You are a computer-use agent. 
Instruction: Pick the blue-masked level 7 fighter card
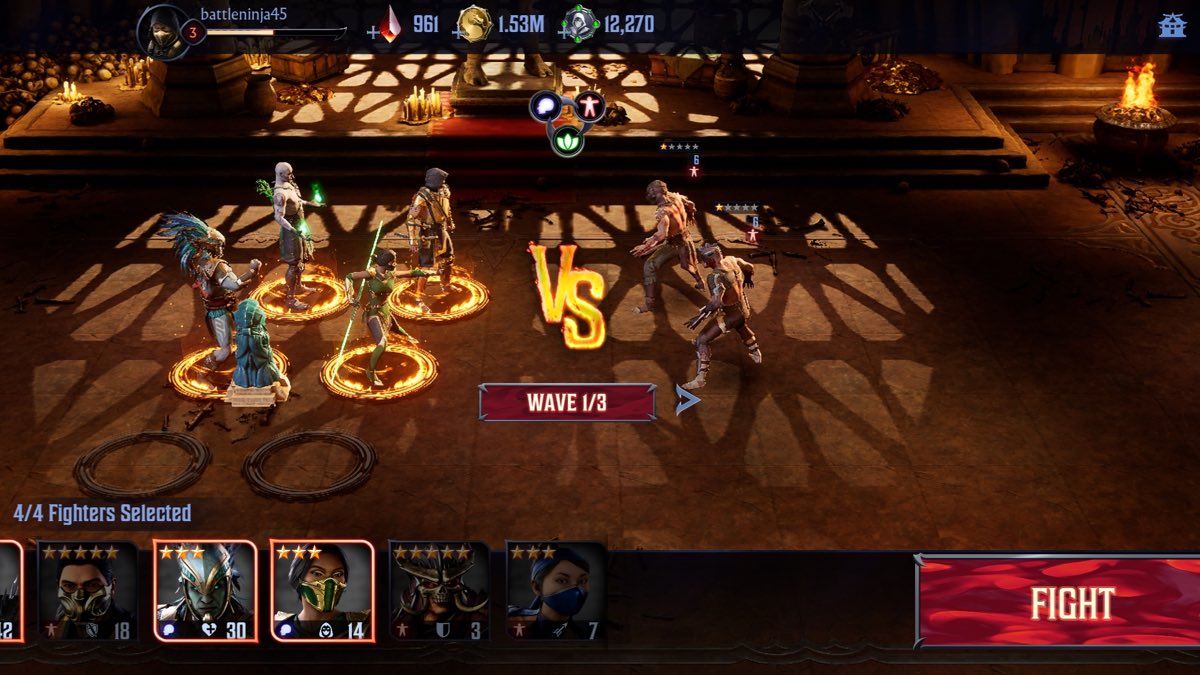point(556,592)
